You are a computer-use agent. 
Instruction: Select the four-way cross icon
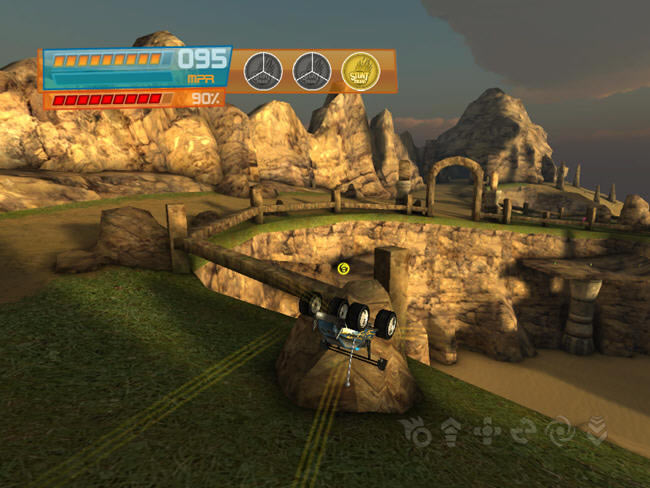[x=488, y=431]
